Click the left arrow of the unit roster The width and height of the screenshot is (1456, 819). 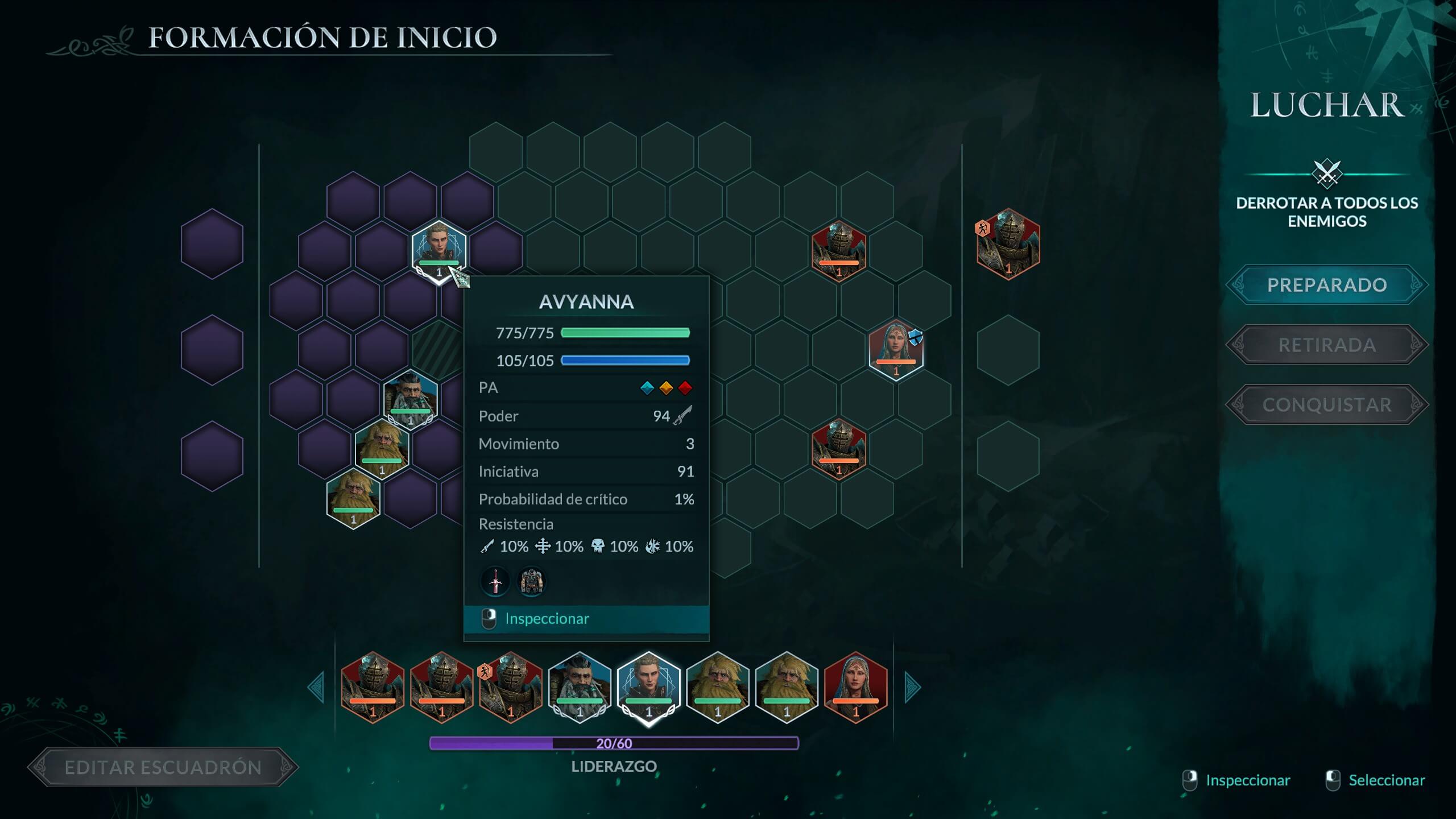tap(317, 686)
